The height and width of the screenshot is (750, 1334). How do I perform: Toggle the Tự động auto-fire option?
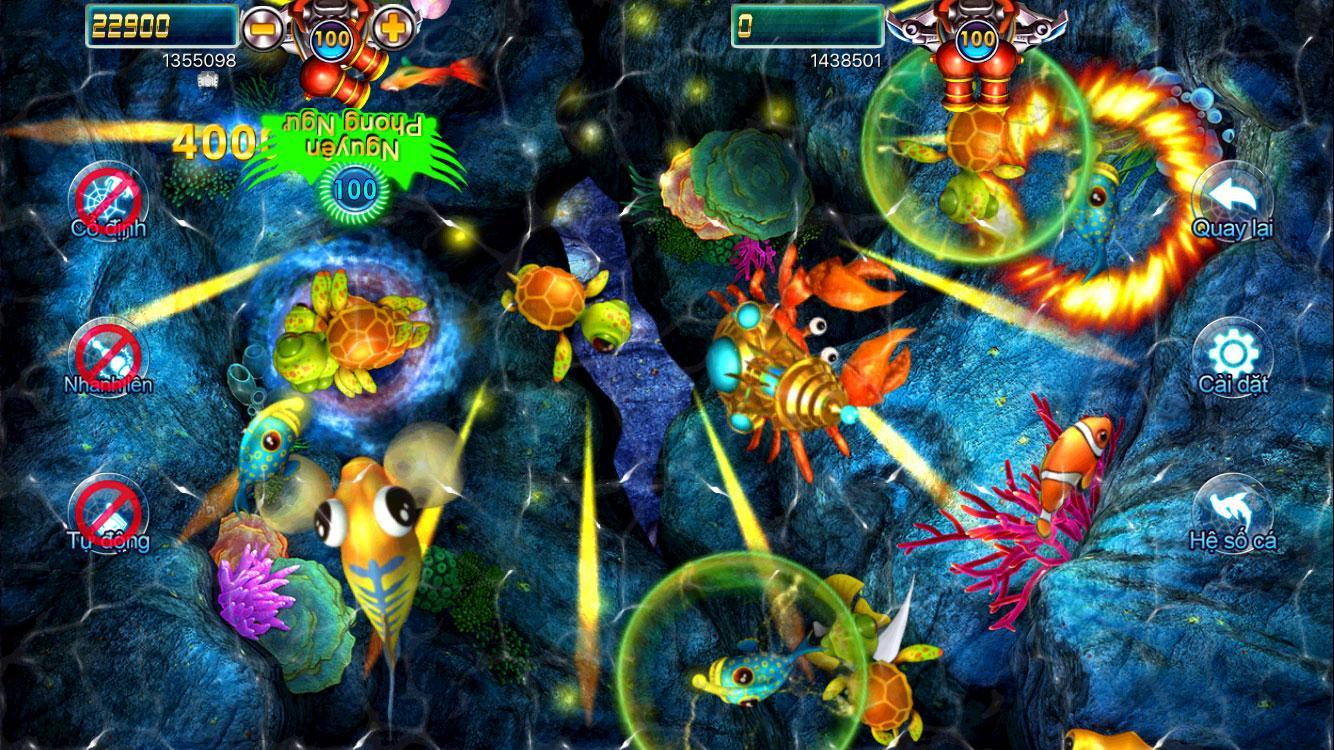[108, 512]
